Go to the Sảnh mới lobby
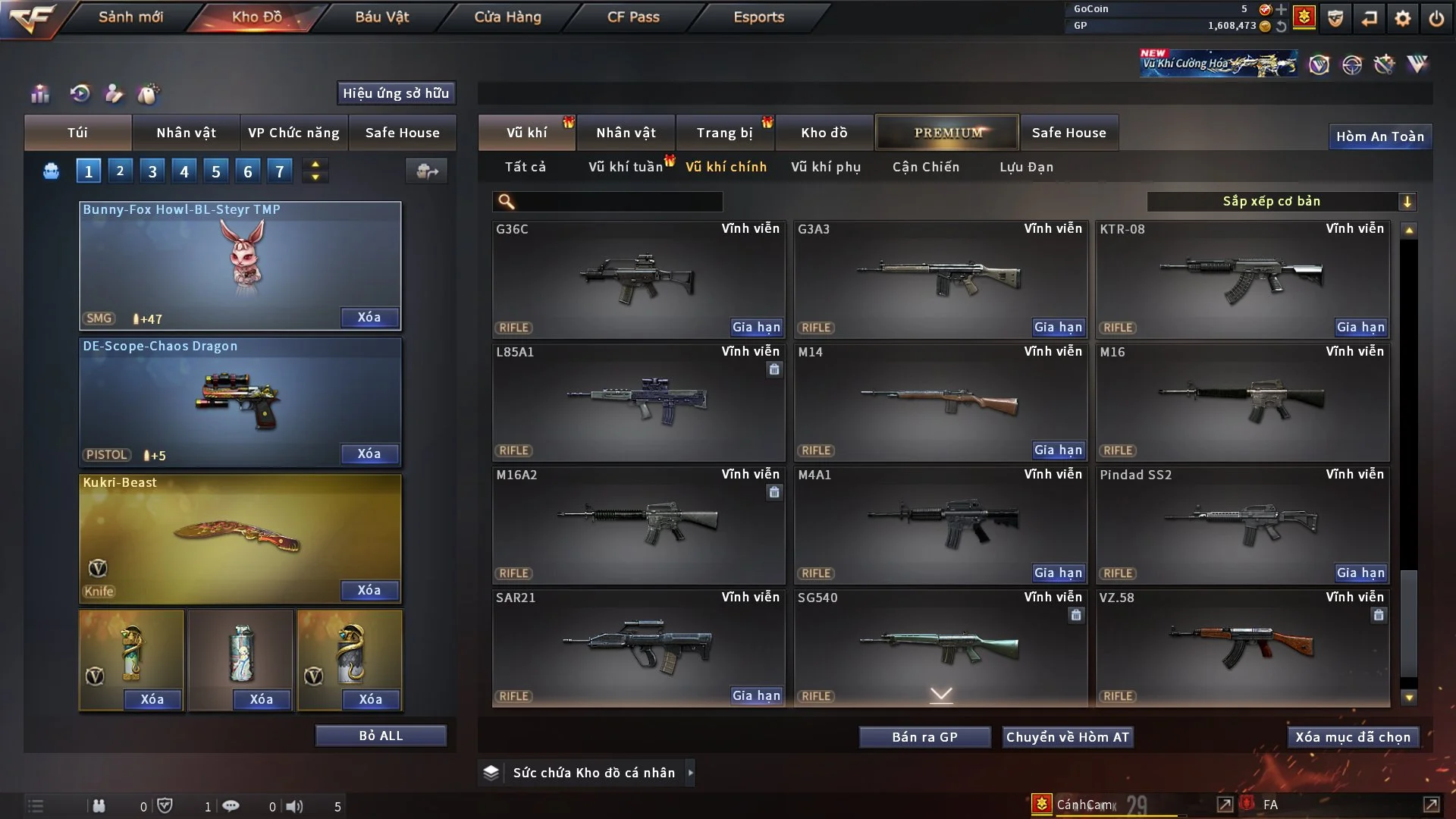The height and width of the screenshot is (819, 1456). point(130,17)
